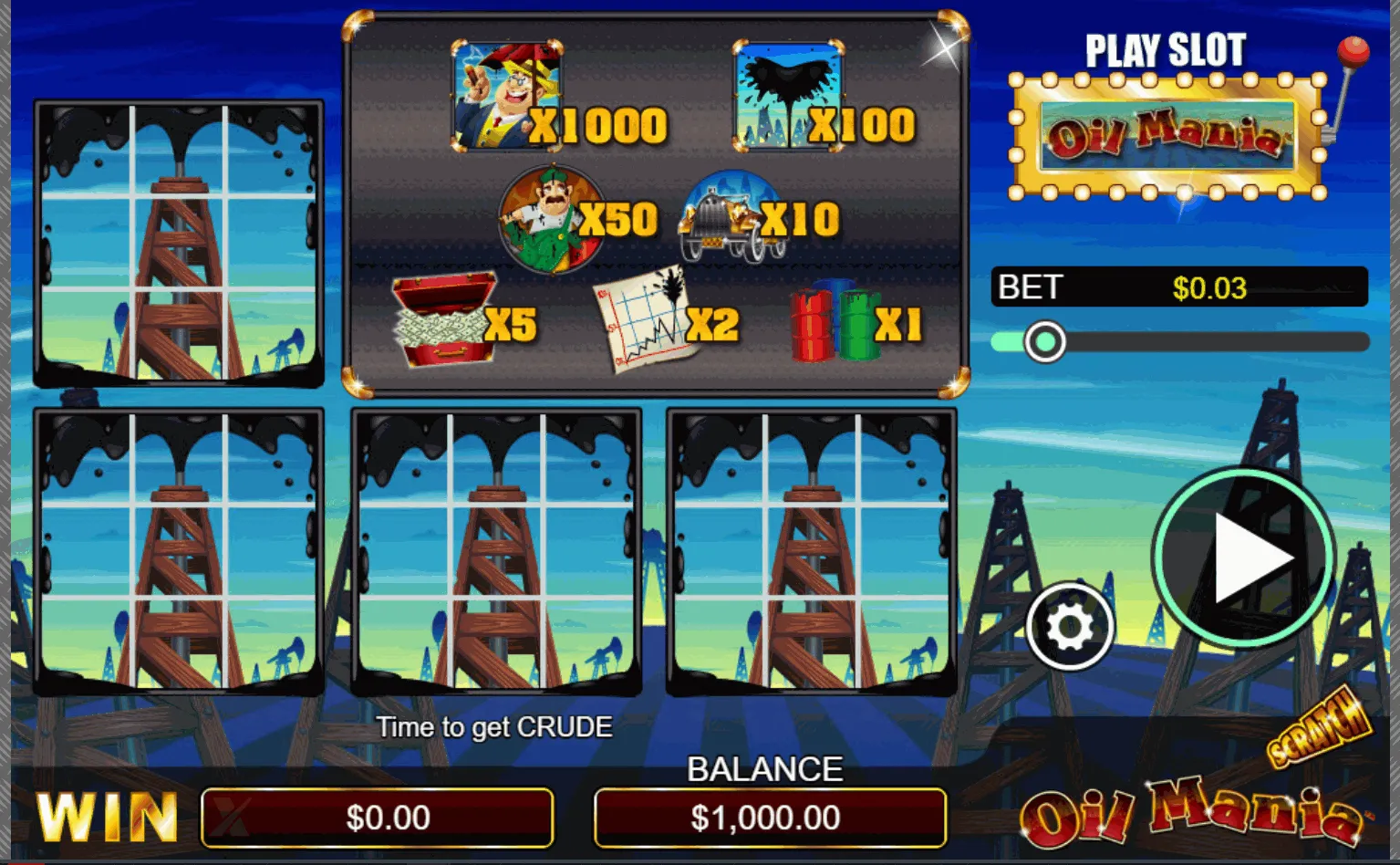The image size is (1400, 865).
Task: Click the Time to get CRUDE message
Action: 496,727
